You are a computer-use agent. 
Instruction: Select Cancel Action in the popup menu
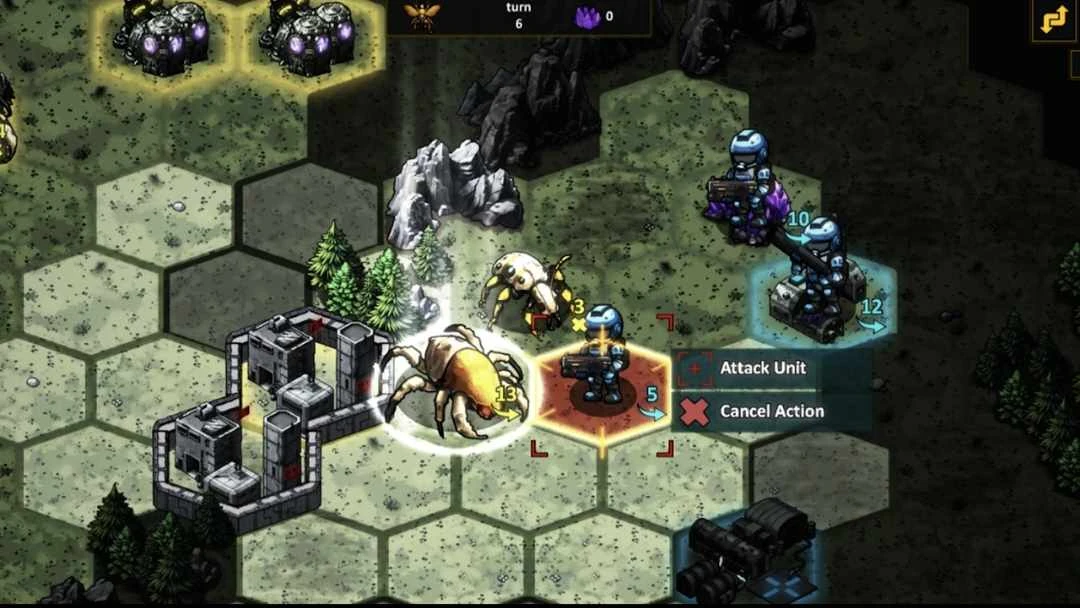pyautogui.click(x=770, y=411)
